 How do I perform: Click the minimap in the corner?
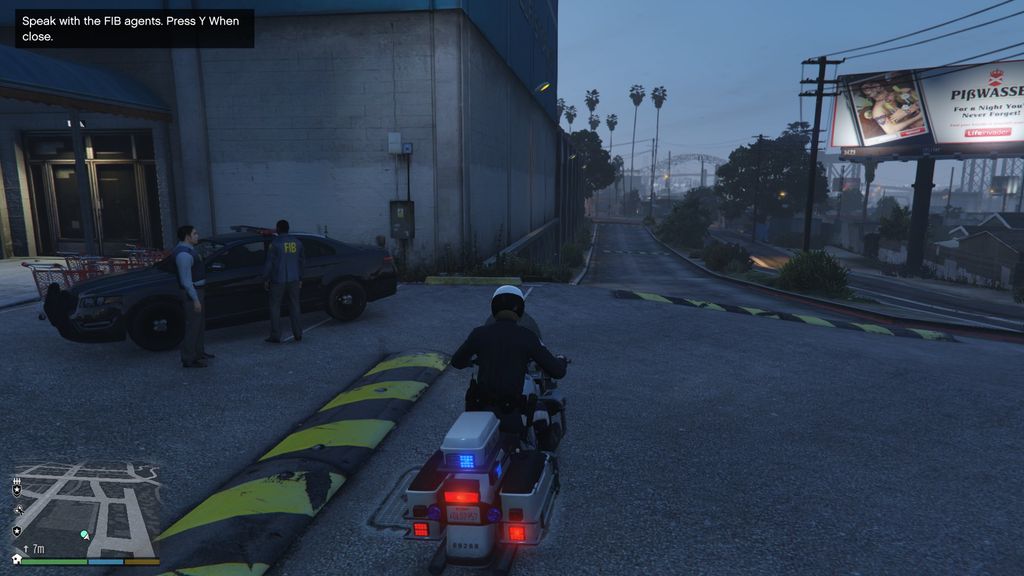pyautogui.click(x=85, y=508)
